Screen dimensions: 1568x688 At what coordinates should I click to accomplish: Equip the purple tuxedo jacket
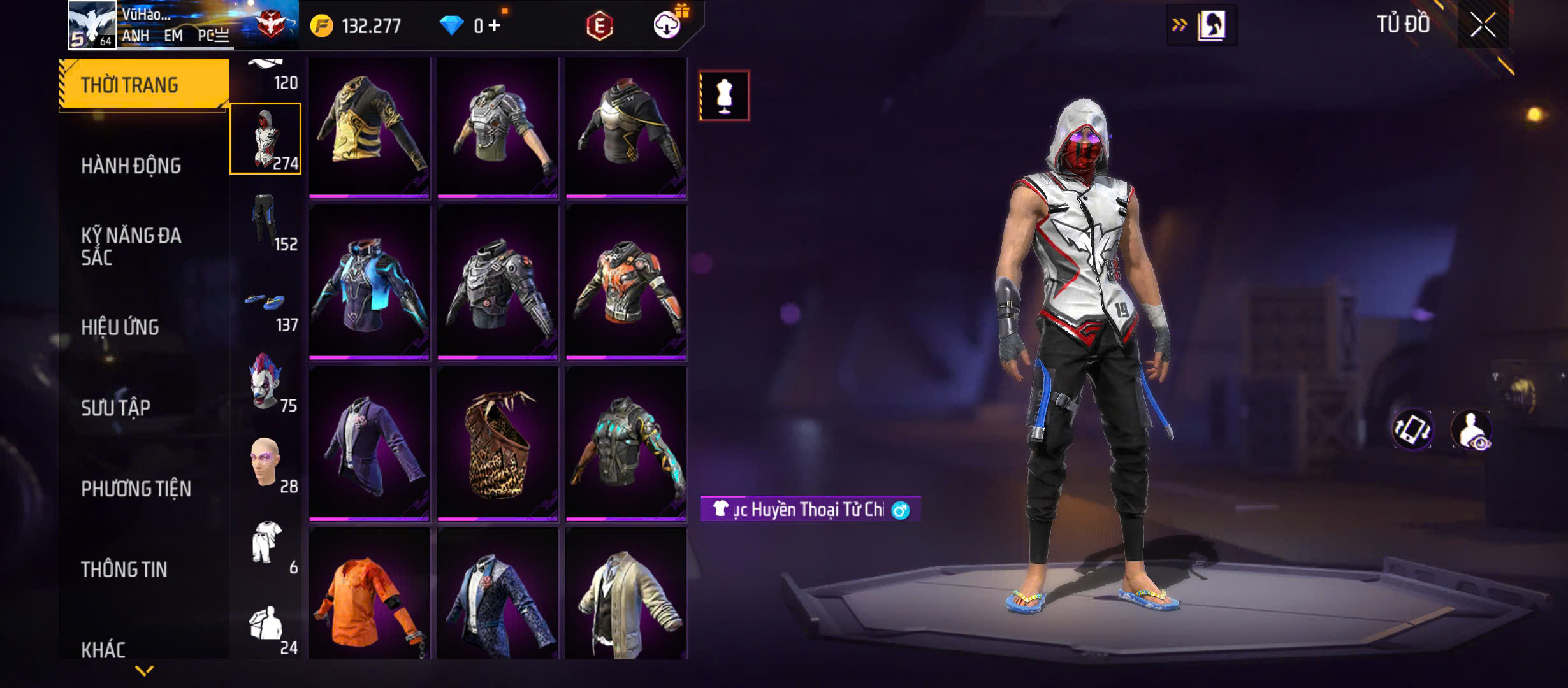[369, 443]
